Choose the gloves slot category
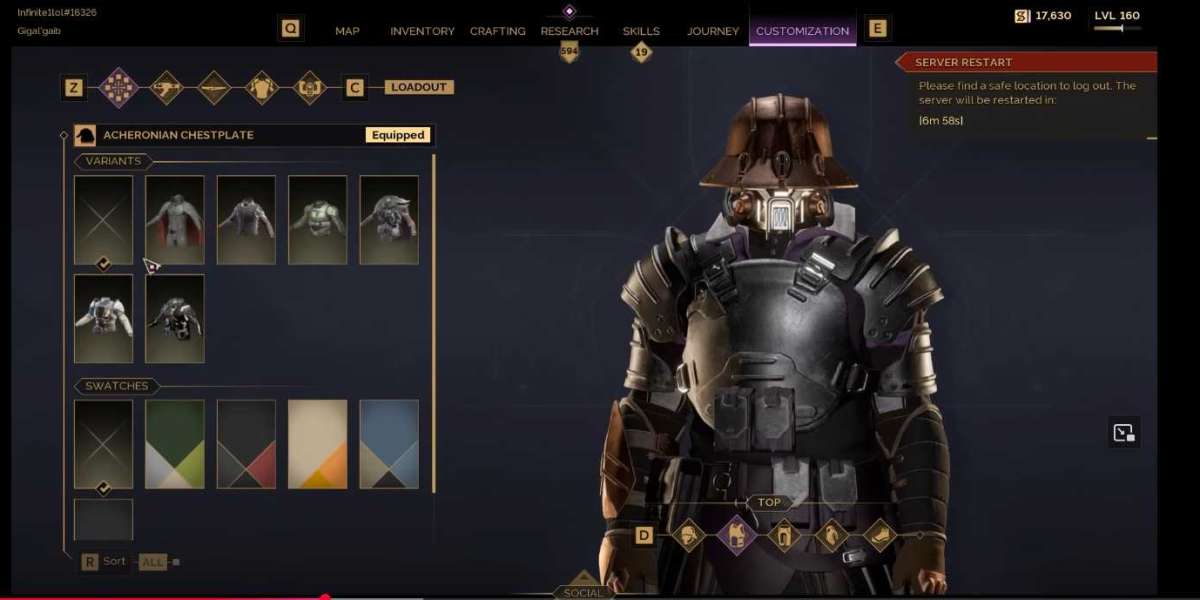 [x=832, y=535]
